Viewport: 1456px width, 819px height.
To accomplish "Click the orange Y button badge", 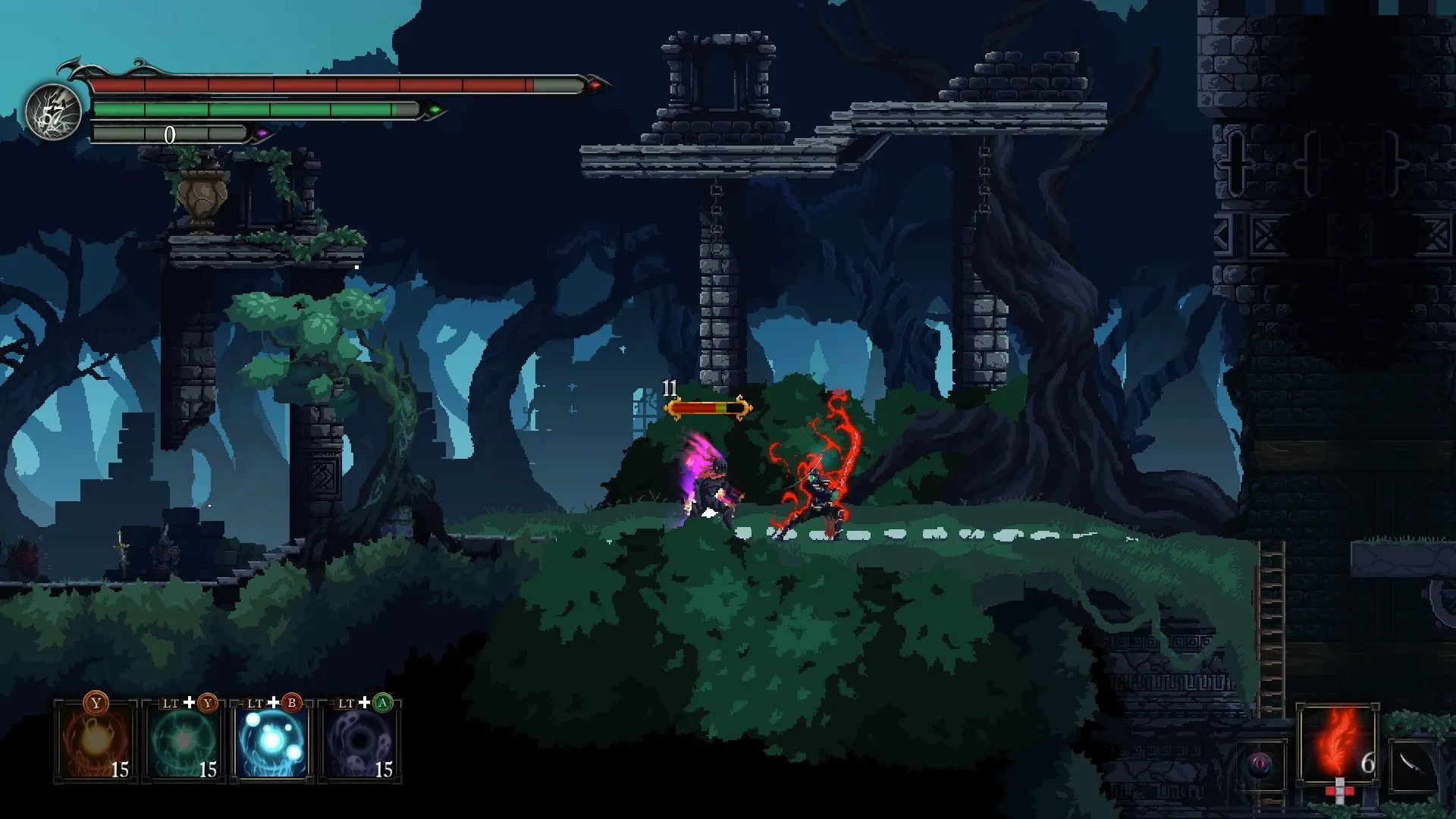I will pyautogui.click(x=96, y=702).
